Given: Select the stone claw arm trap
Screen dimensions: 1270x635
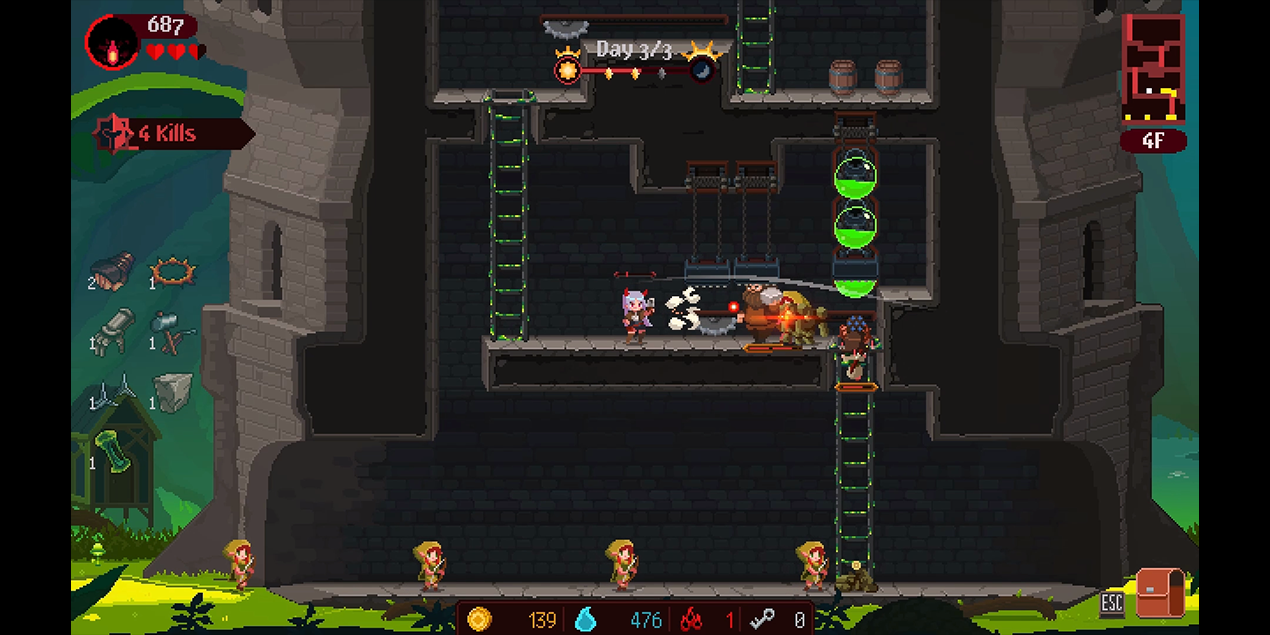Looking at the screenshot, I should 115,330.
